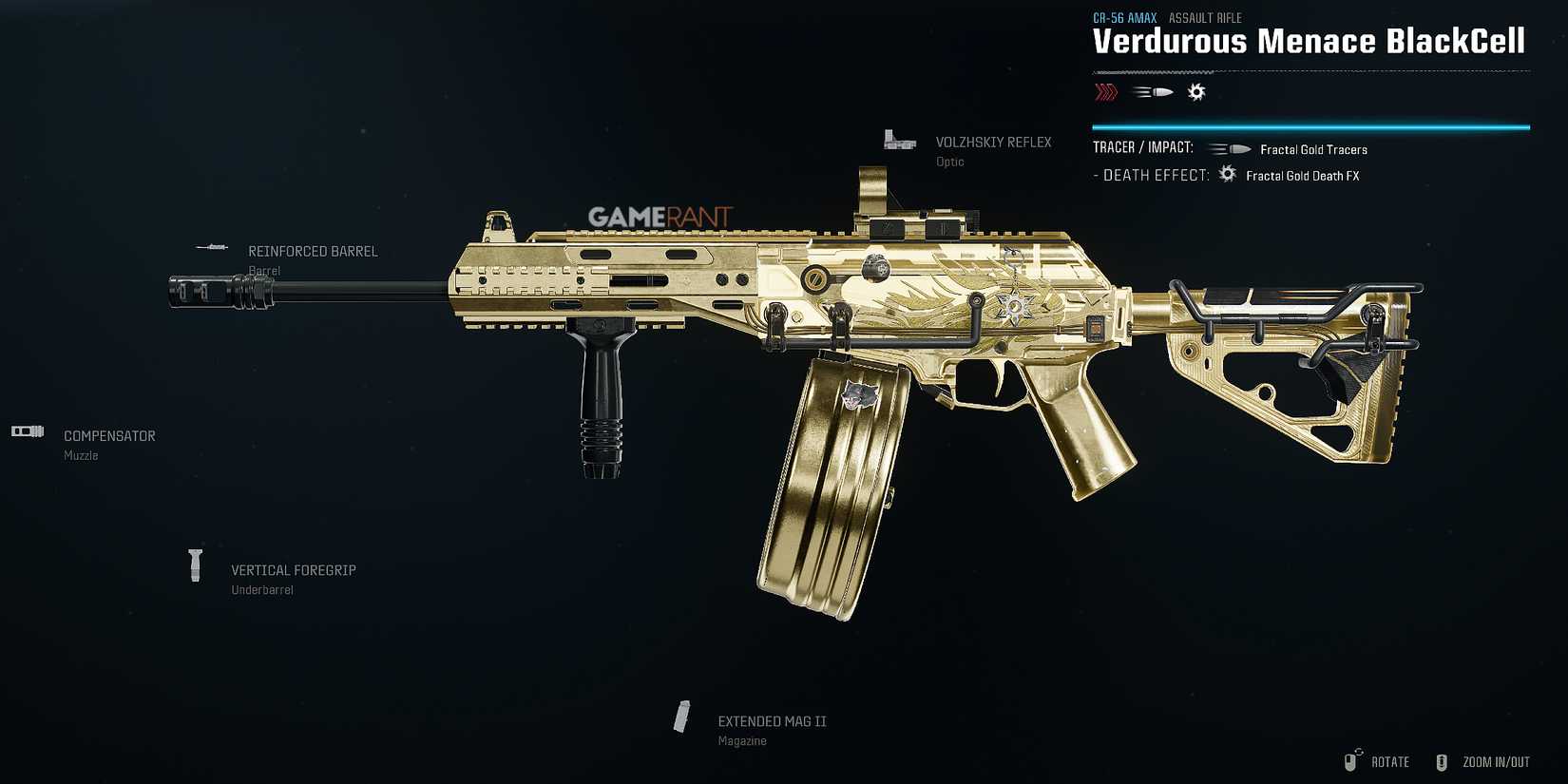
Task: Click the Volzhskiy Reflex optic icon
Action: [897, 139]
